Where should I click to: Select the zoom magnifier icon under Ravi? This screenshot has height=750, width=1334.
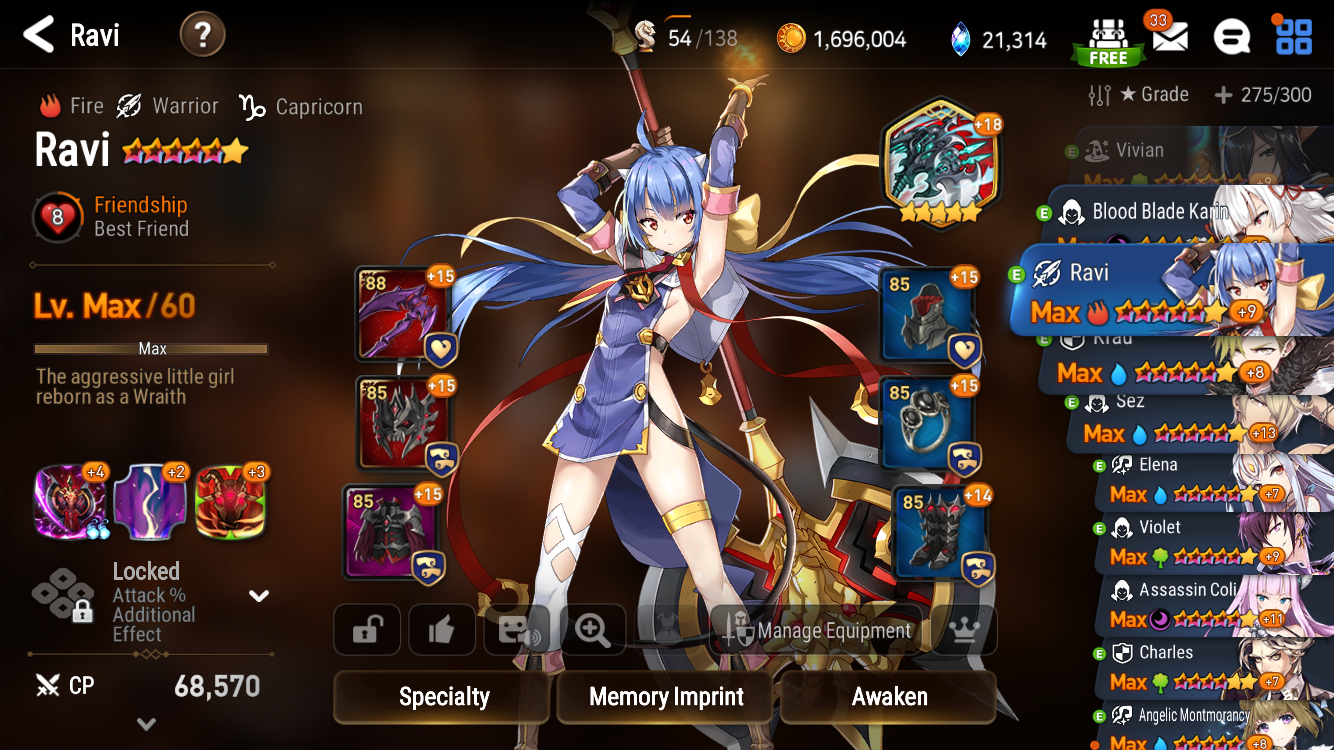(x=592, y=629)
